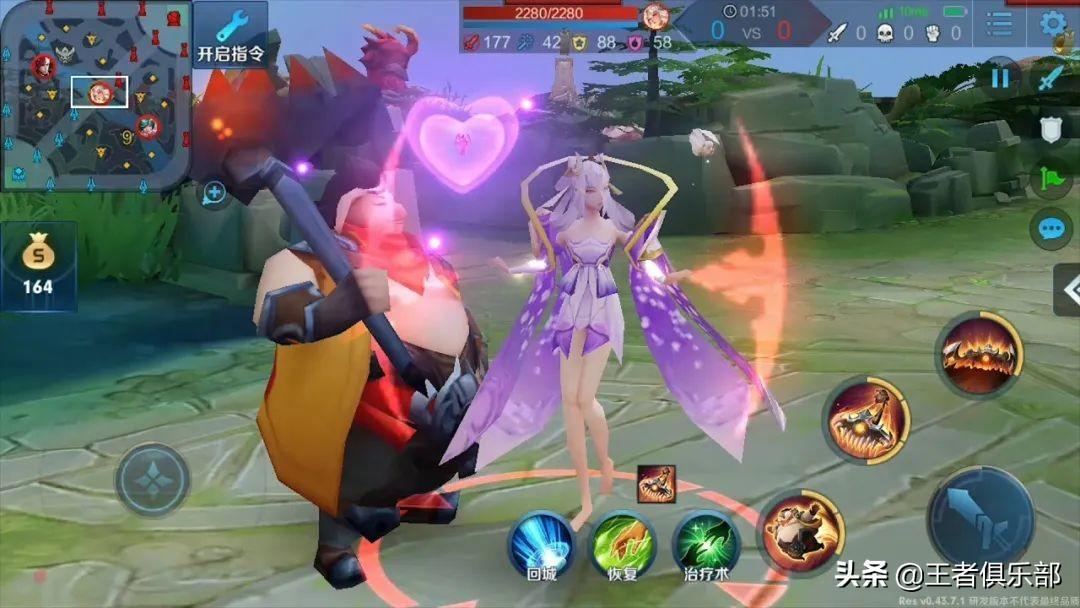Activate the 回城 recall spell
Viewport: 1080px width, 608px height.
tap(541, 543)
